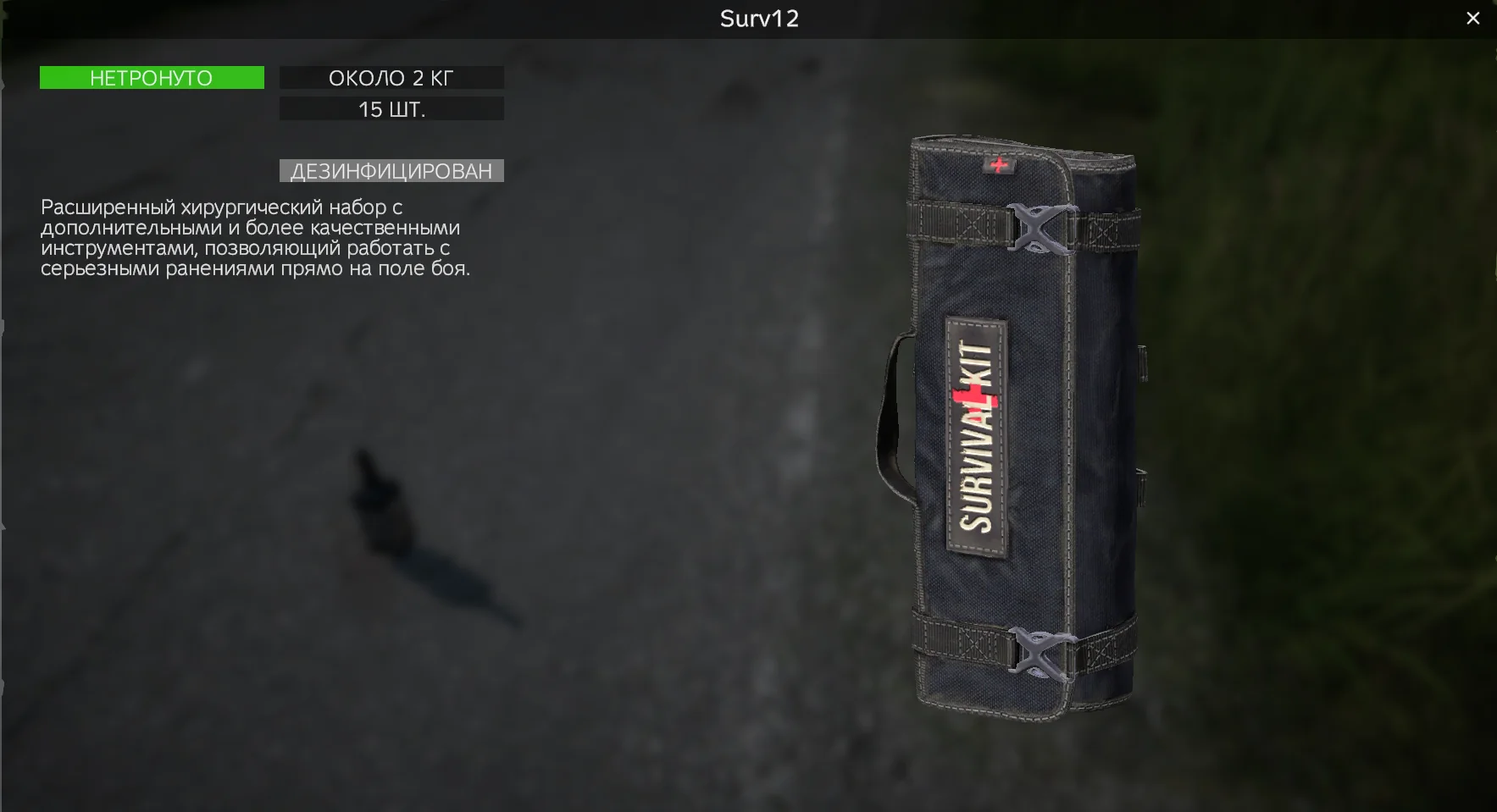Viewport: 1497px width, 812px height.
Task: Expand the ОКОЛО 2 КГ weight field
Action: [391, 78]
